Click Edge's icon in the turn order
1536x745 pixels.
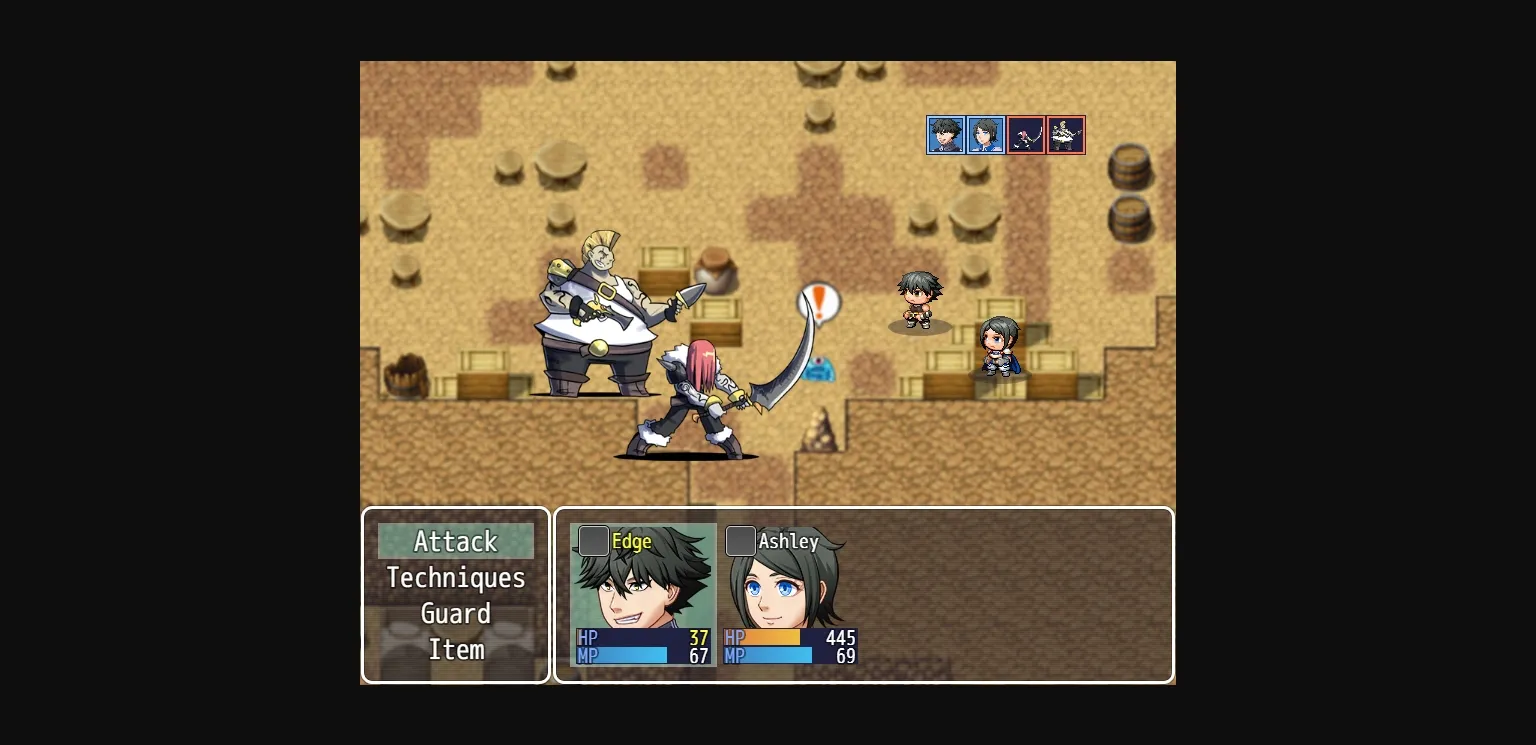tap(945, 135)
